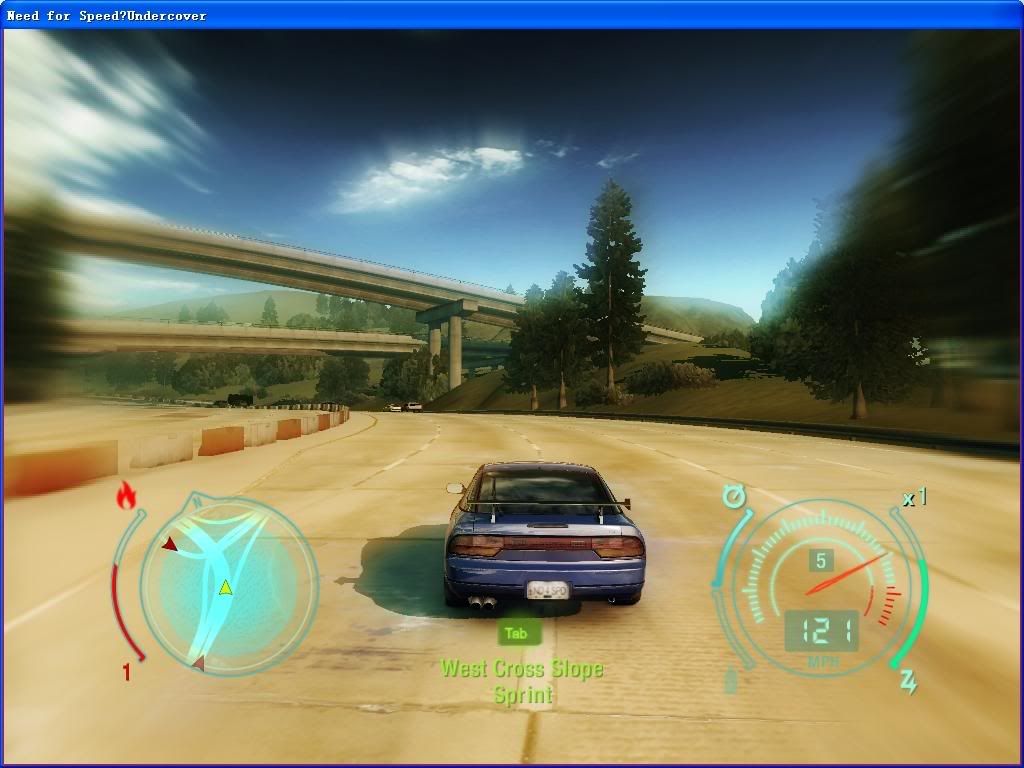The height and width of the screenshot is (768, 1024).
Task: Click the green lightning bolt icon
Action: tap(909, 682)
